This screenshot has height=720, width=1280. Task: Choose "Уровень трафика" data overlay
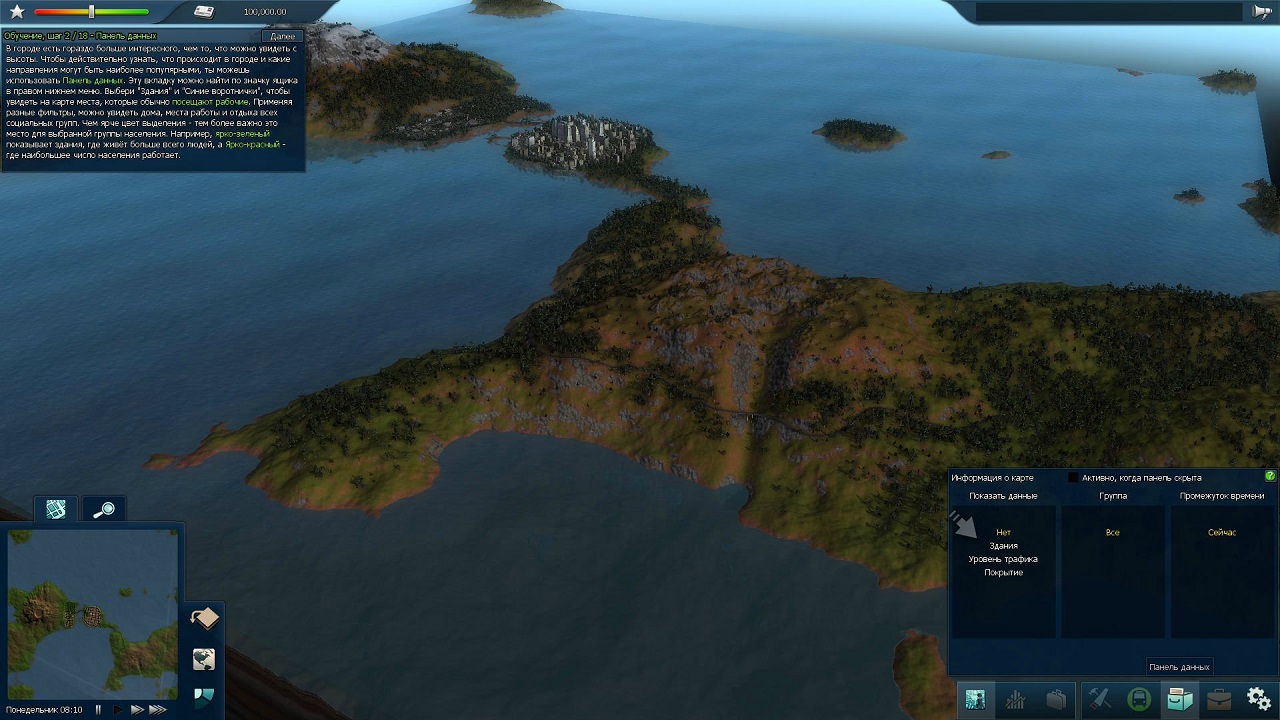(x=1003, y=559)
